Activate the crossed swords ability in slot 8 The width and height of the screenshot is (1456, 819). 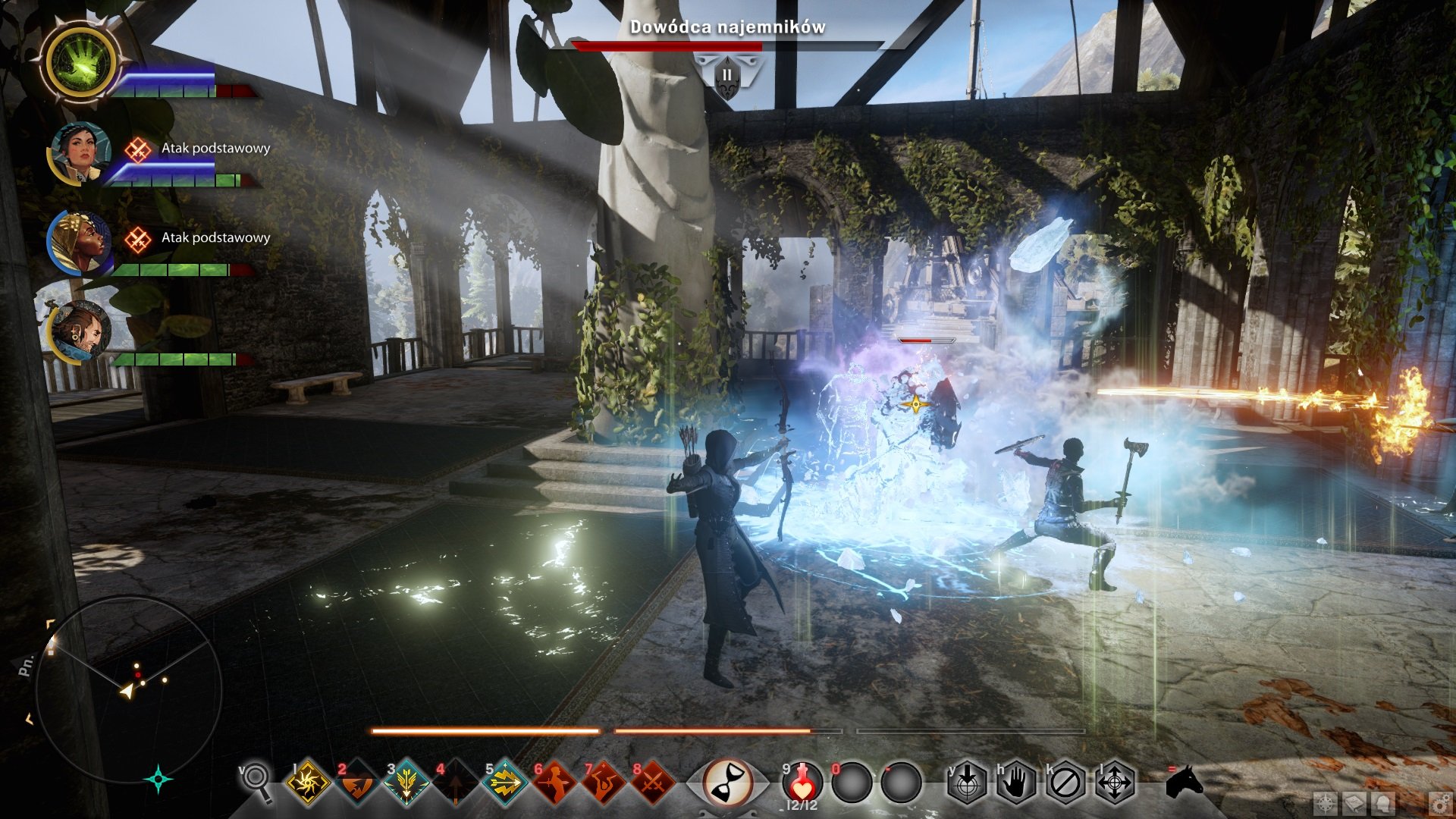pos(652,783)
